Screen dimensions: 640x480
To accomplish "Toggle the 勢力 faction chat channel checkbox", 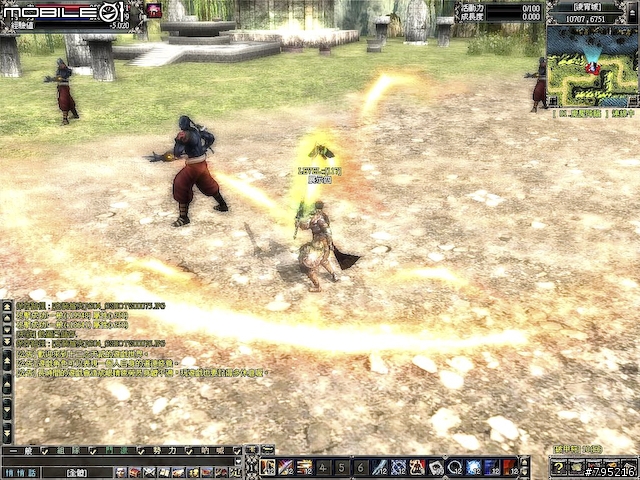I will point(189,453).
